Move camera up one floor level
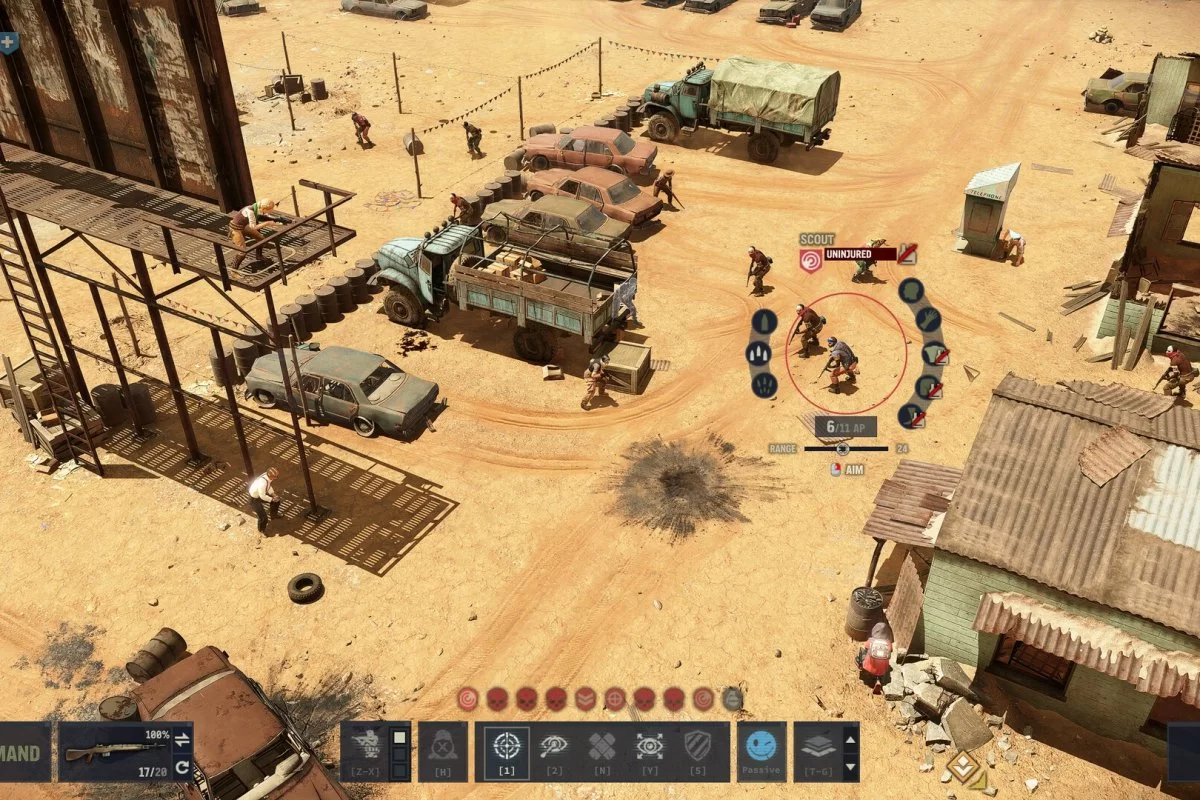This screenshot has width=1200, height=800. click(850, 741)
